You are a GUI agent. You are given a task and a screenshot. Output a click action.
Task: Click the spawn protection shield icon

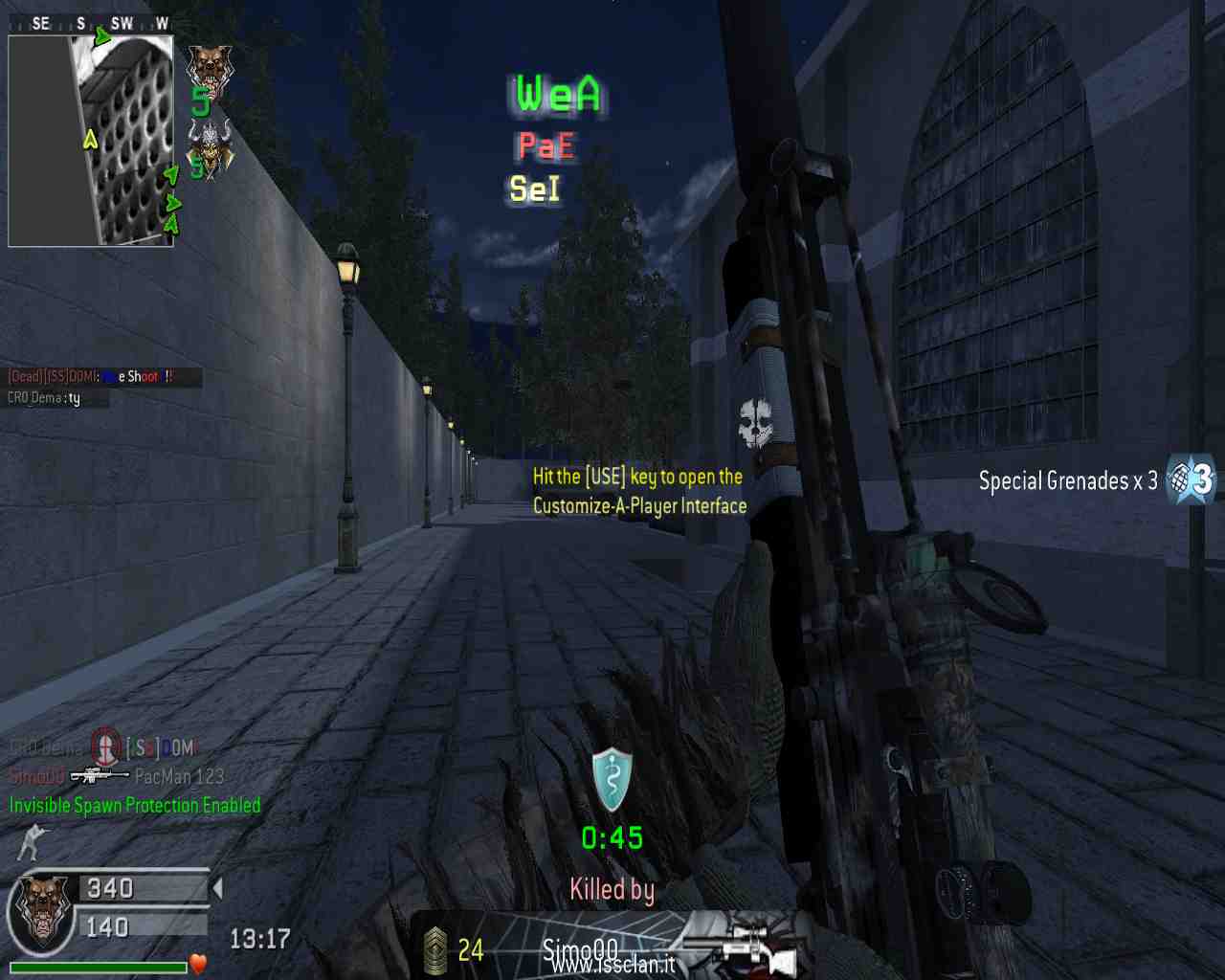coord(612,780)
